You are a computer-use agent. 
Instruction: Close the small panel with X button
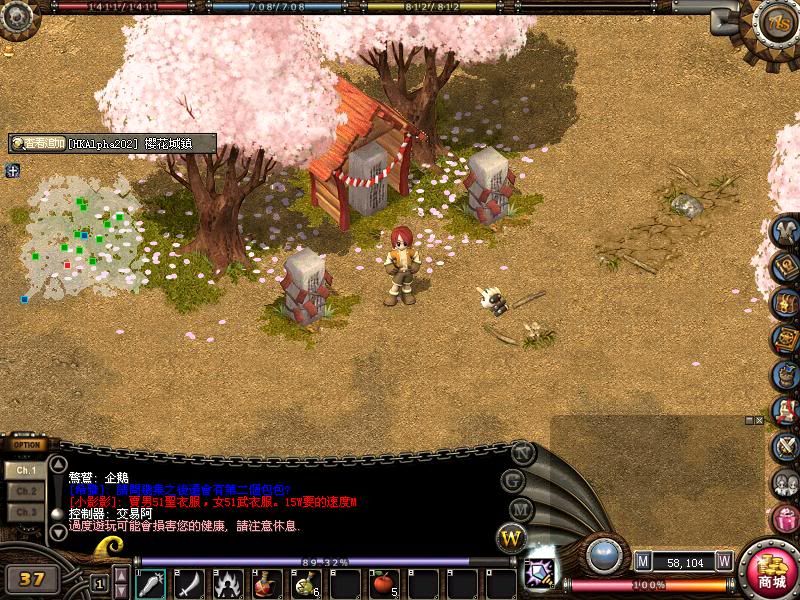pyautogui.click(x=760, y=421)
